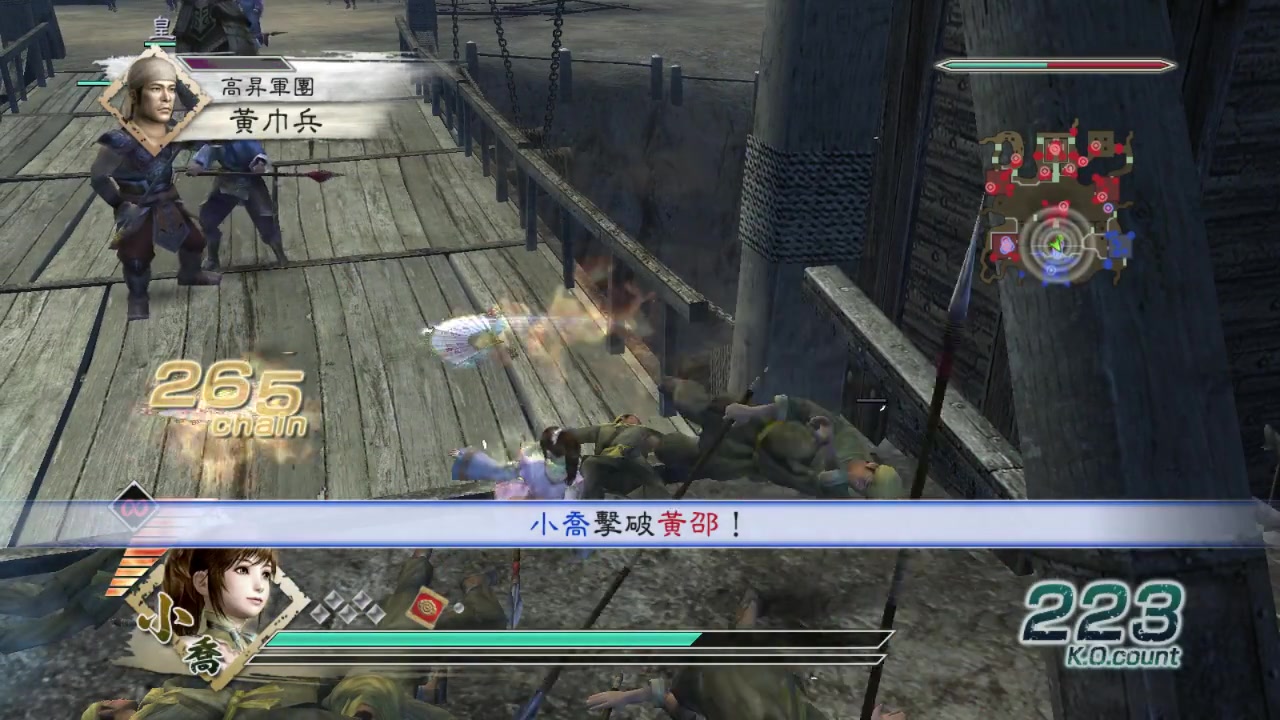Viewport: 1280px width, 720px height.
Task: Click the player marker on the minimap
Action: [x=1057, y=243]
